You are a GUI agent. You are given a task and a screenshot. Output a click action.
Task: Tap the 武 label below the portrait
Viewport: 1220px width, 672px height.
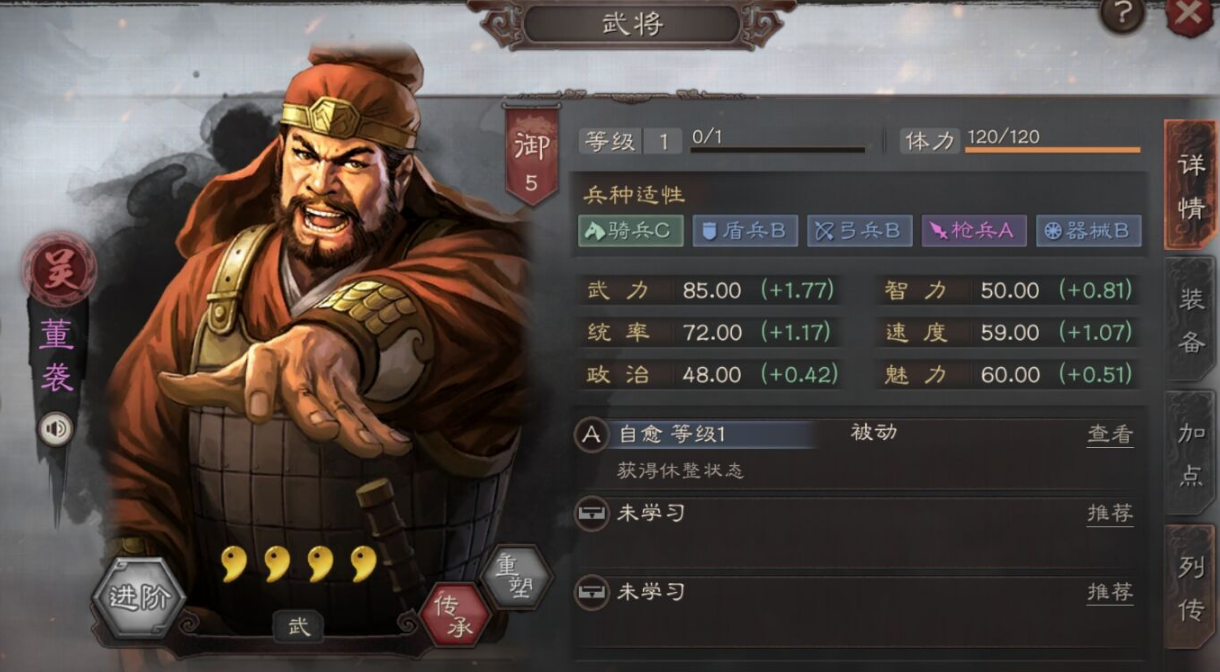point(299,627)
